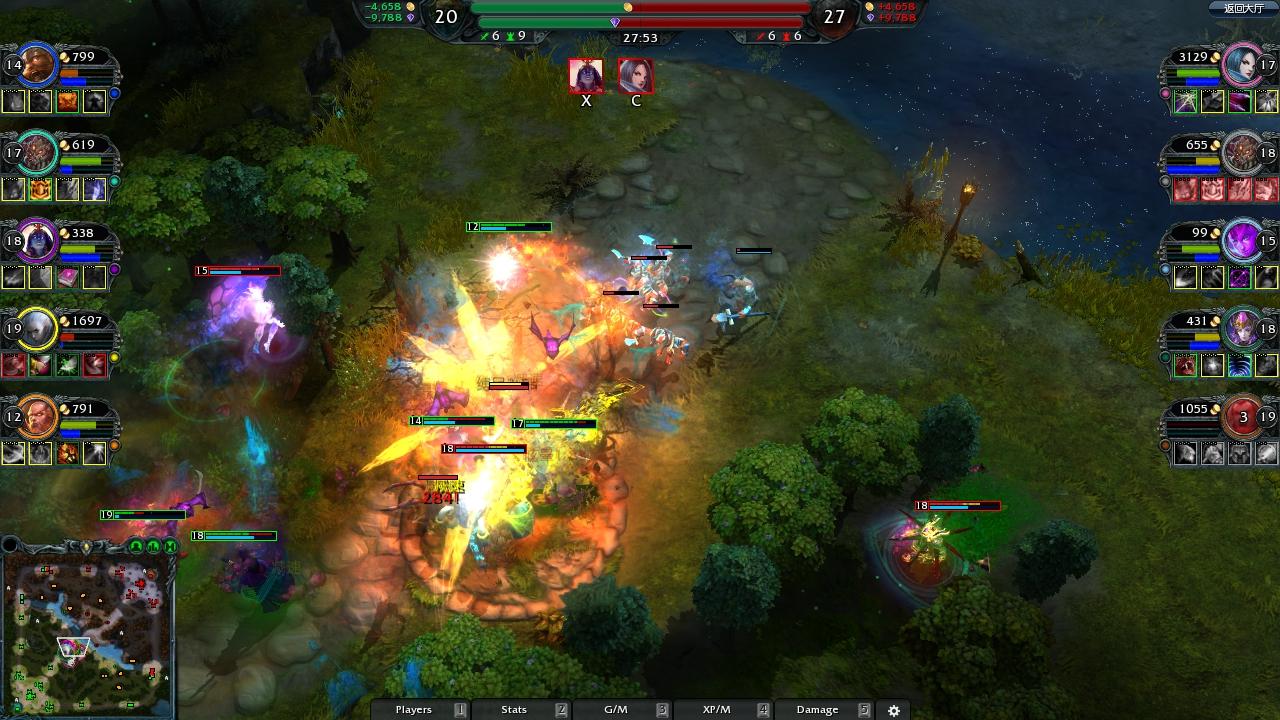Select the level 17 hero portrait on left side
1280x720 pixels.
coord(37,152)
